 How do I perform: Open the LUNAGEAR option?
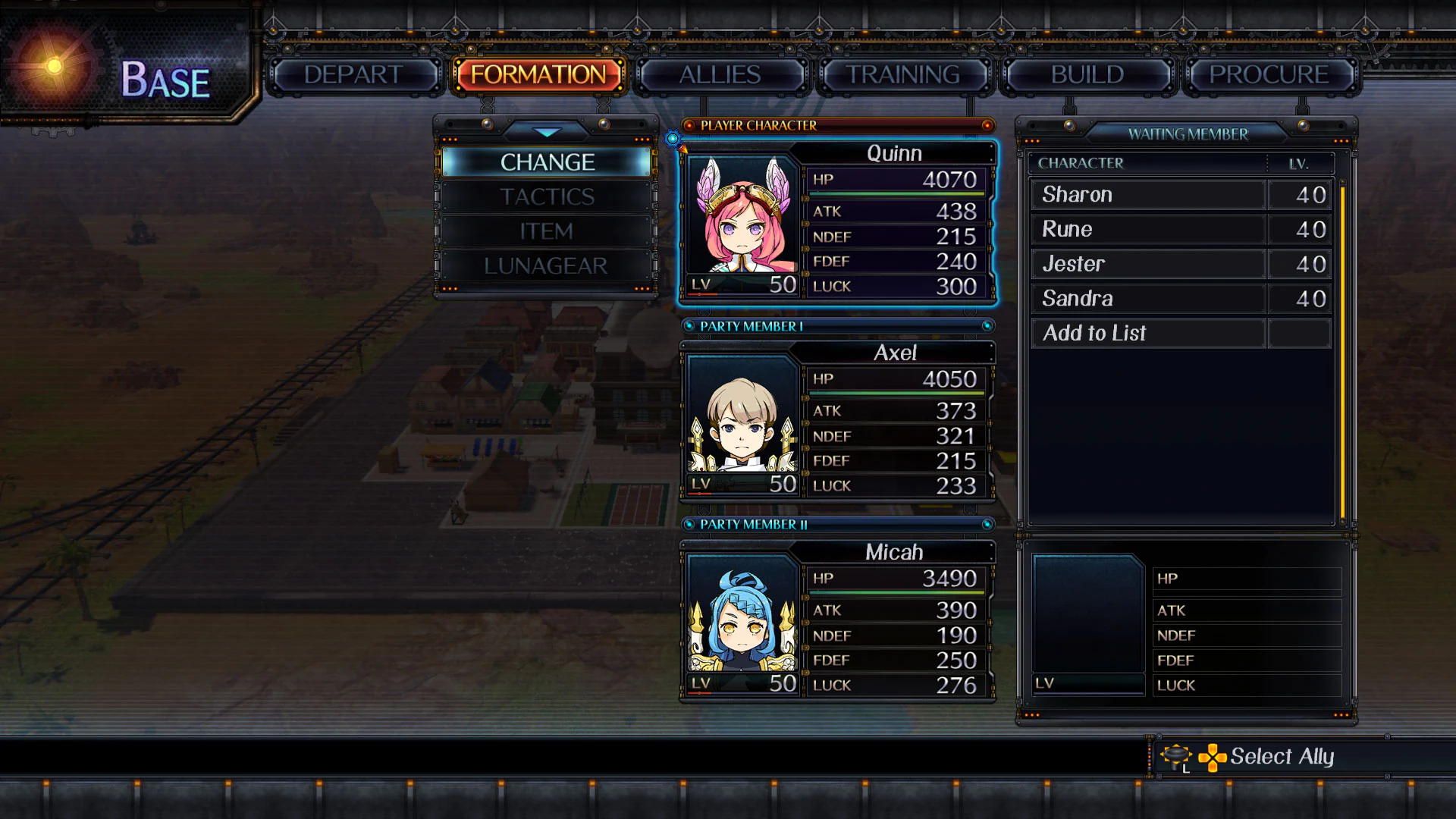(546, 265)
